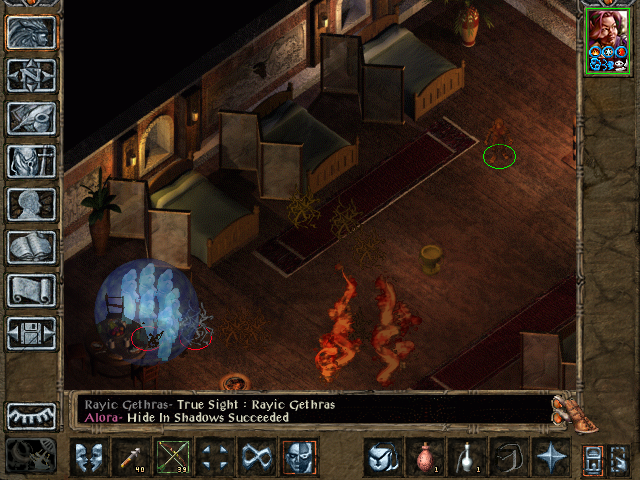Click the select all party button
640x480 pixels.
[x=618, y=458]
